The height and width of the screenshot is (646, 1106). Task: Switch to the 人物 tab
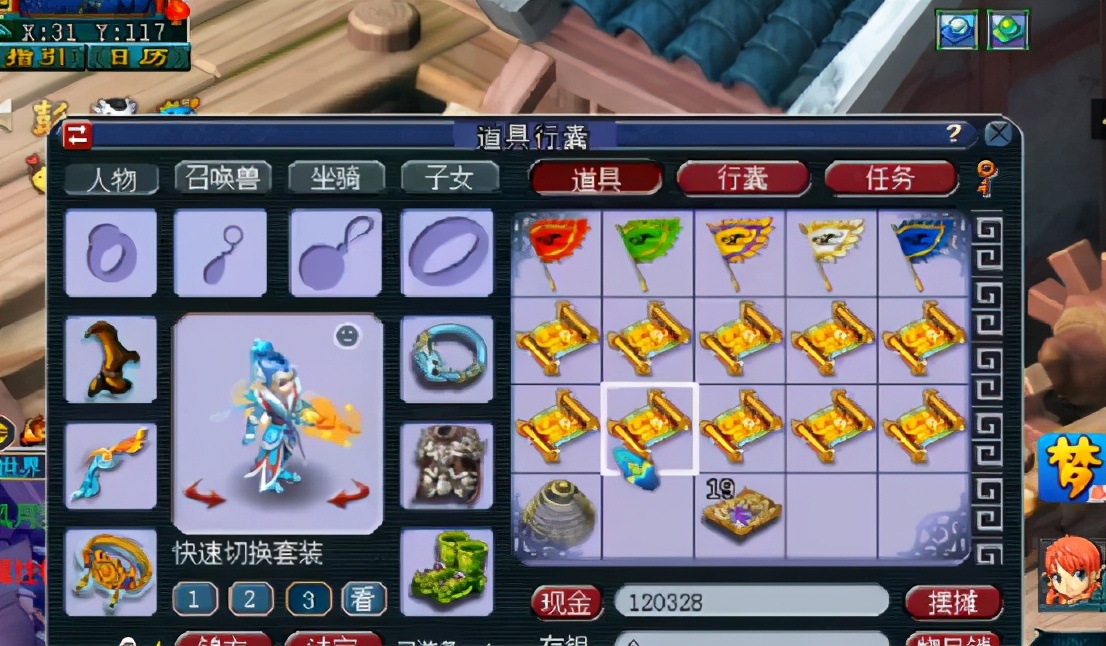(x=112, y=179)
